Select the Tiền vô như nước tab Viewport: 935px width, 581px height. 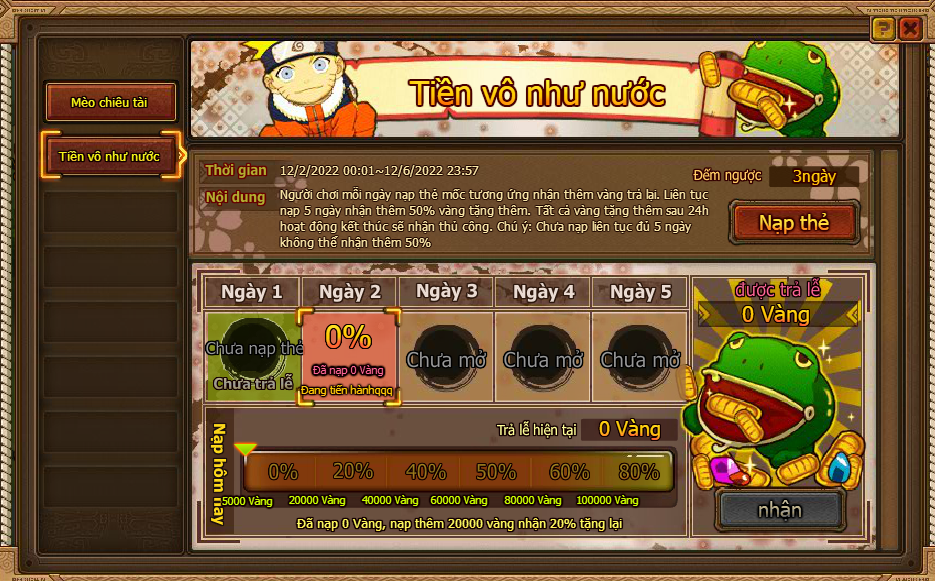110,156
